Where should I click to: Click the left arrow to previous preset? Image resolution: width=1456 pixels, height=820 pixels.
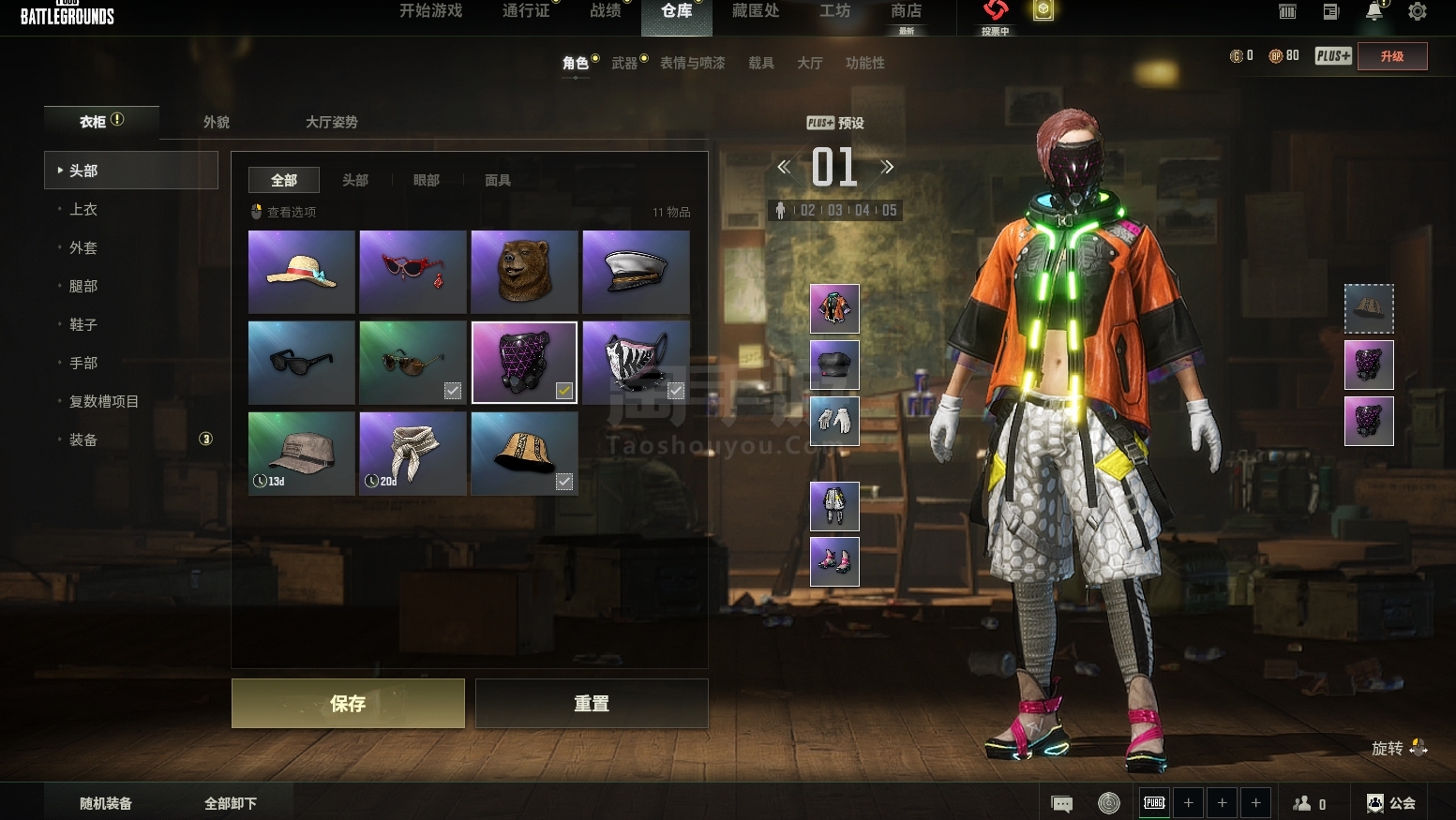pos(783,167)
